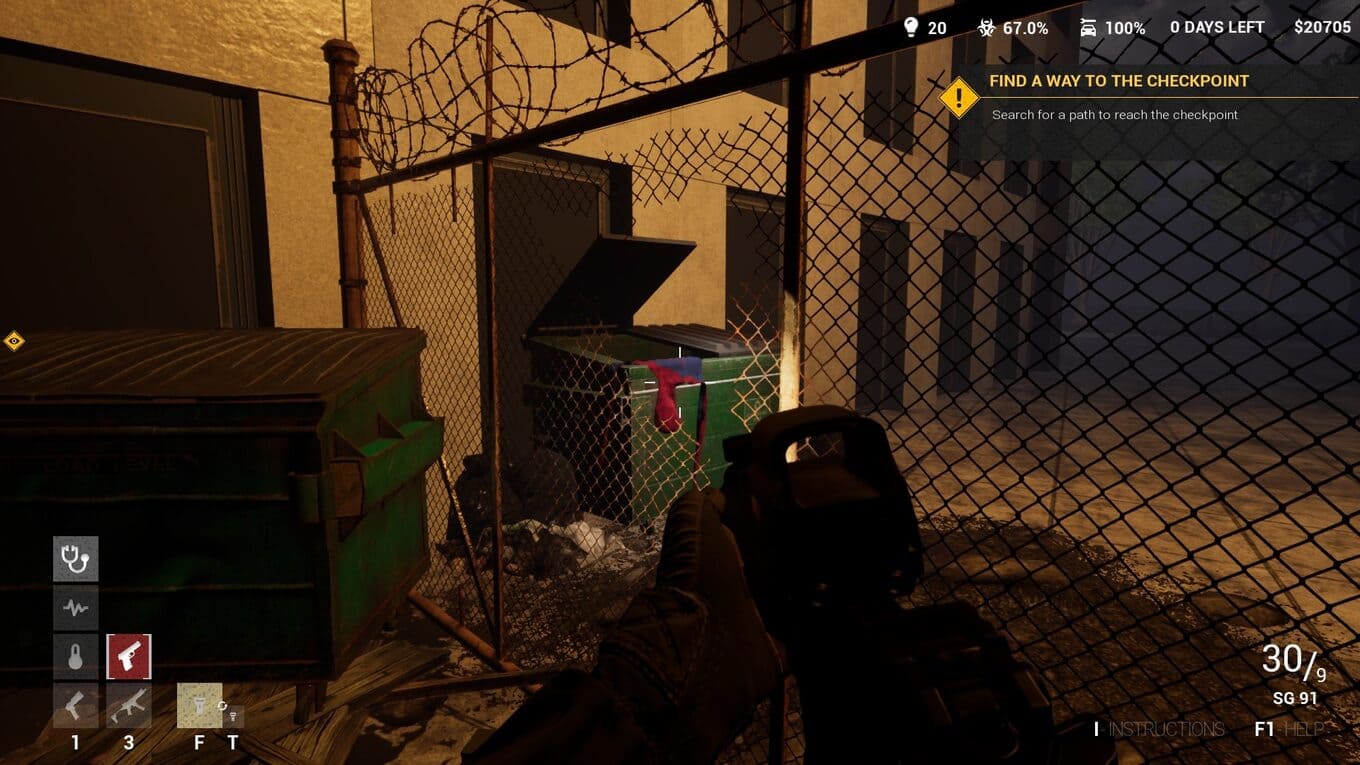
Task: Select the stethoscope tool slot
Action: pos(76,559)
